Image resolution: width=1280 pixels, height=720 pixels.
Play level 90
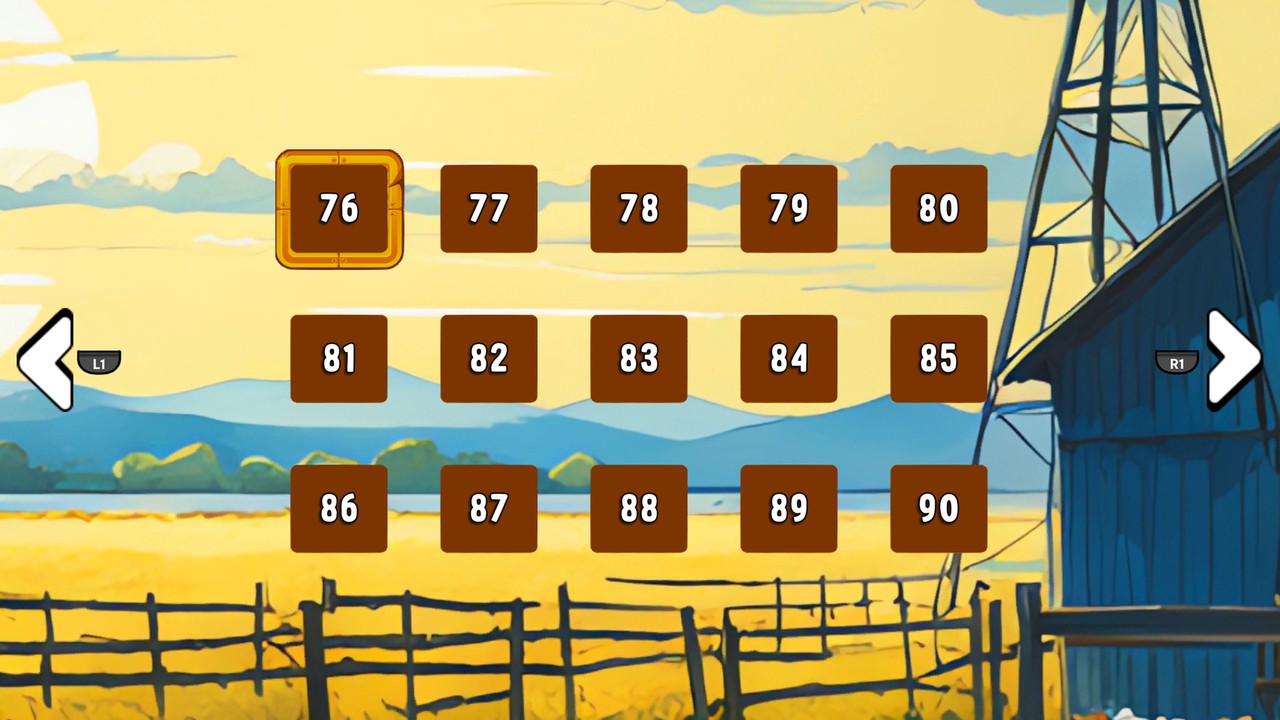tap(939, 509)
